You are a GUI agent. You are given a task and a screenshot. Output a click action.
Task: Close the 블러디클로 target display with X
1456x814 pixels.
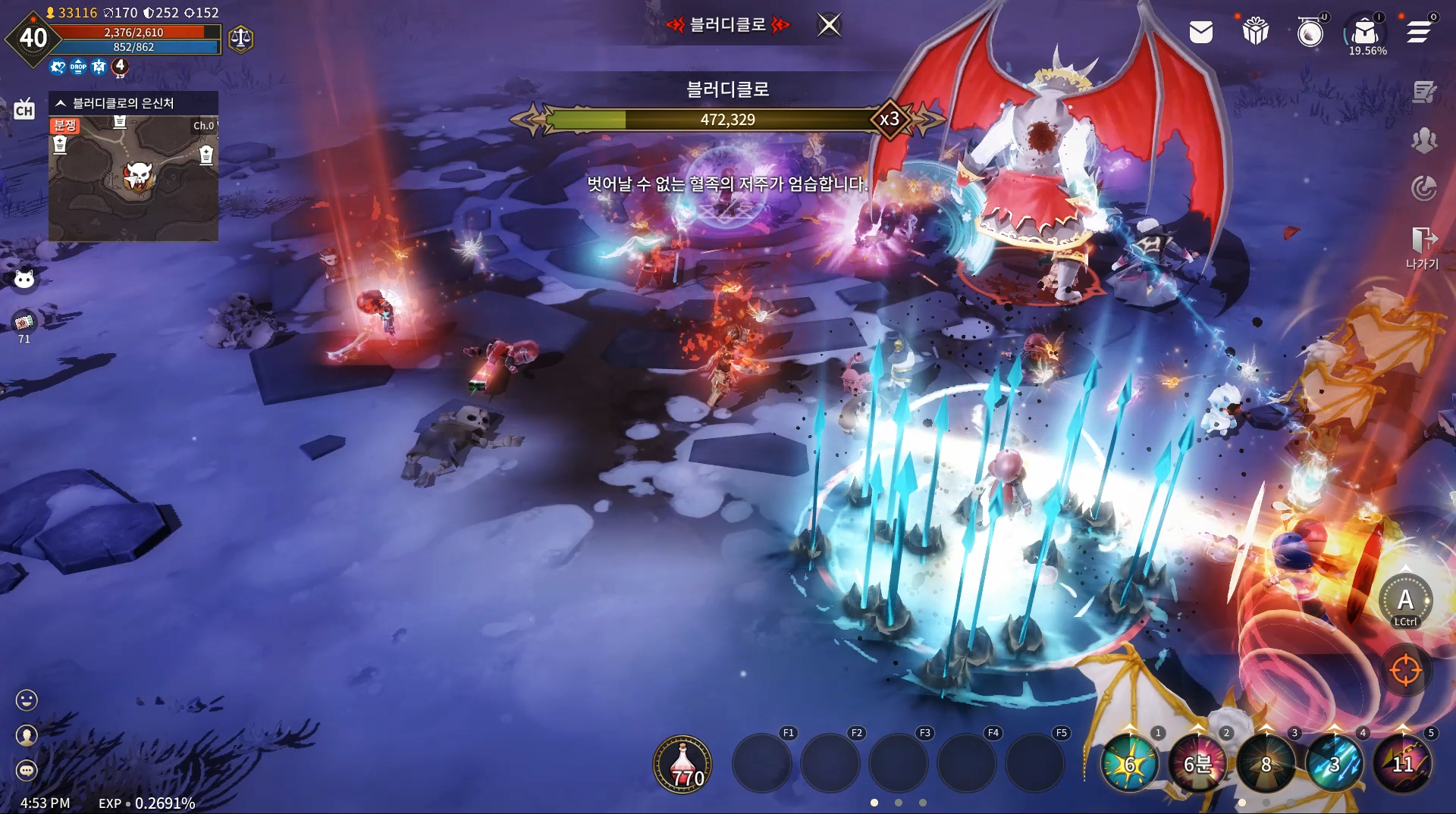pos(830,25)
